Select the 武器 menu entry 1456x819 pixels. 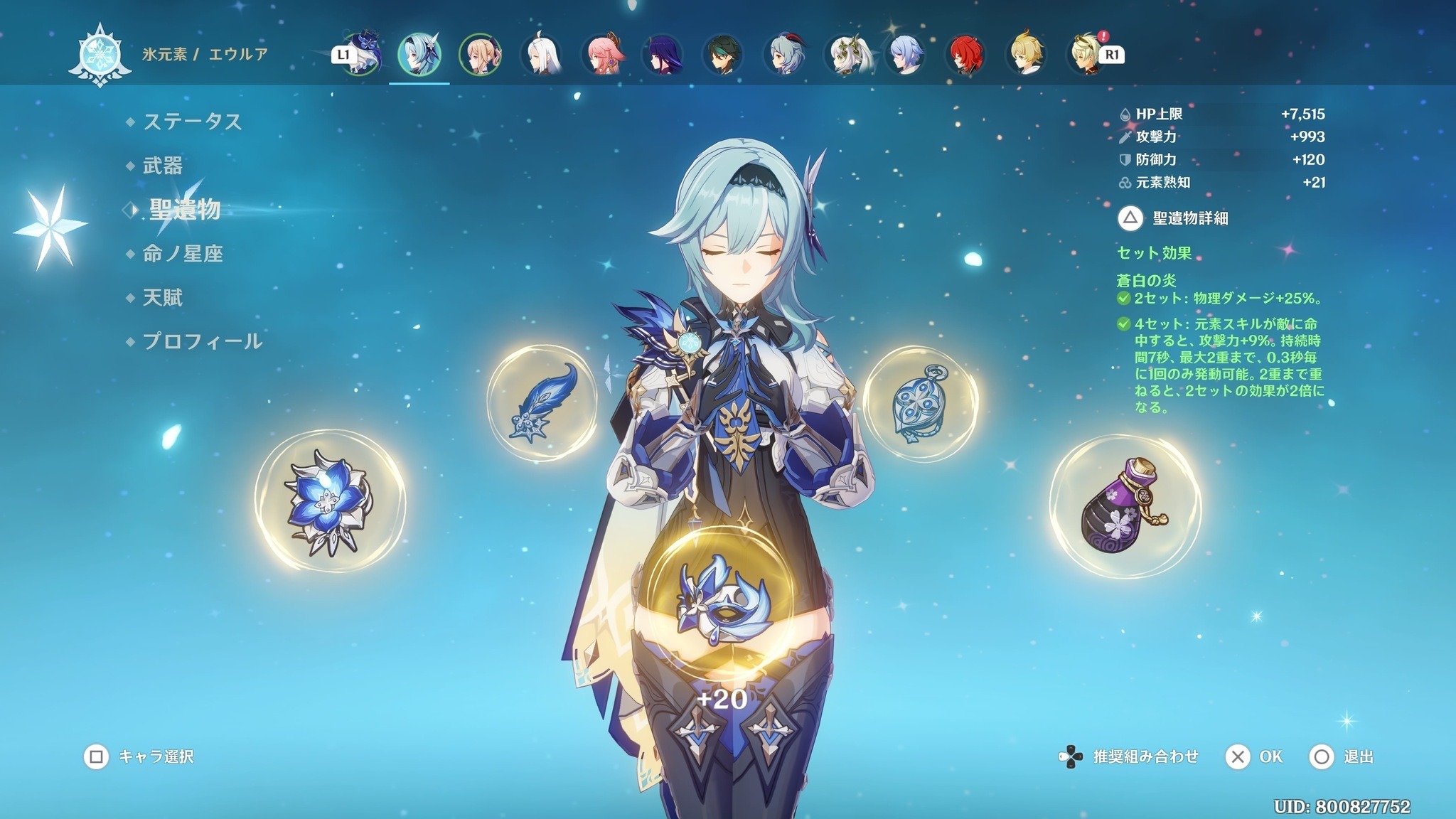coord(163,166)
